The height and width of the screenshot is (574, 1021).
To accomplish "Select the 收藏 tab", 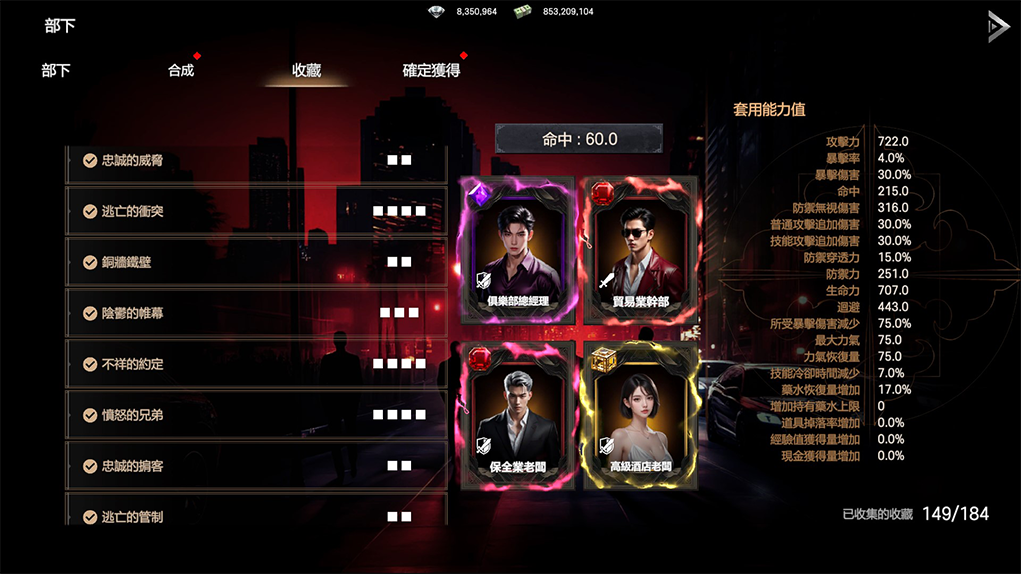I will pyautogui.click(x=306, y=71).
